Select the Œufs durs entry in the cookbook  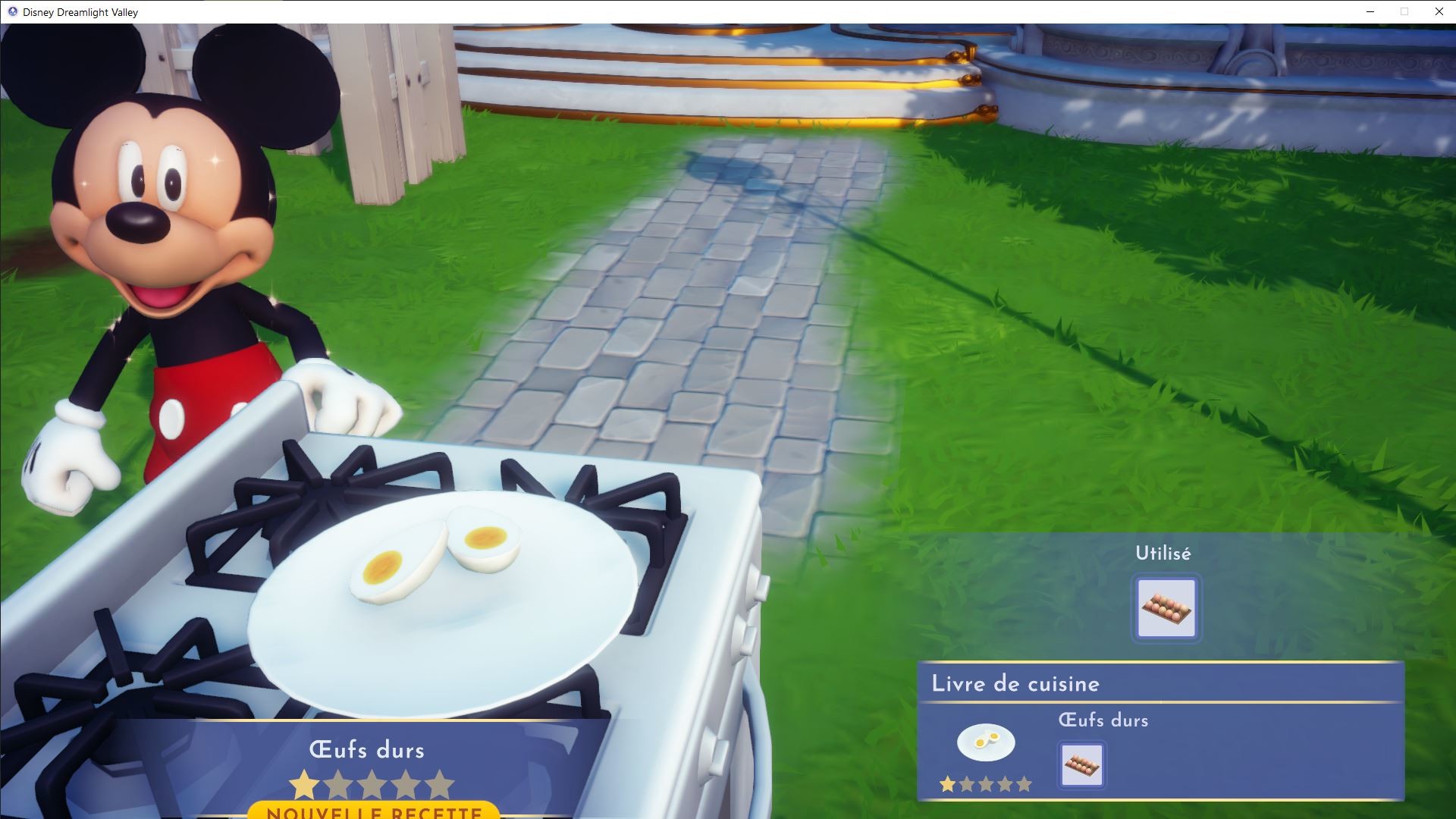pos(1103,720)
